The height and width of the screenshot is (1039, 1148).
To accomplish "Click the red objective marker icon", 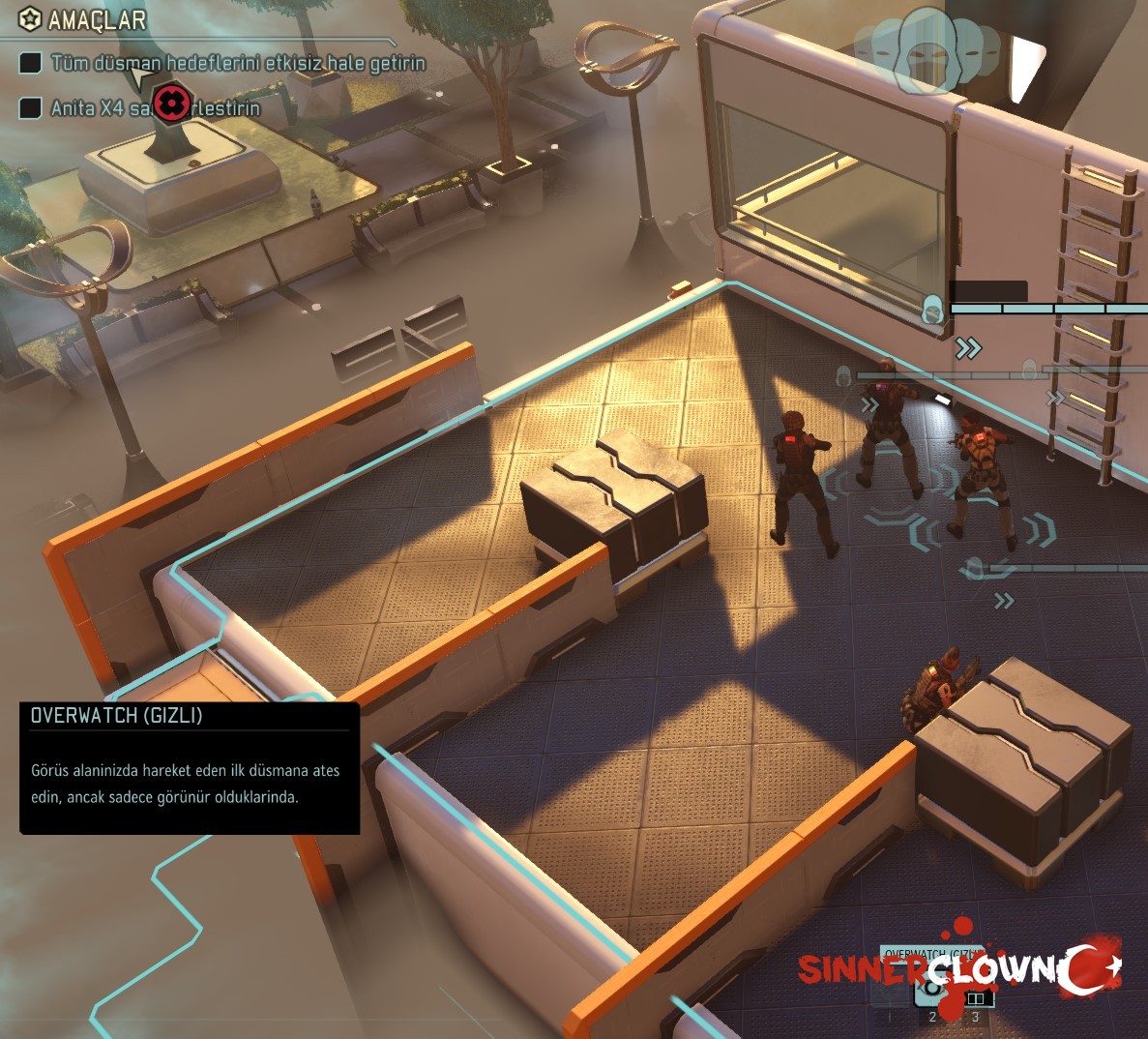I will (172, 101).
